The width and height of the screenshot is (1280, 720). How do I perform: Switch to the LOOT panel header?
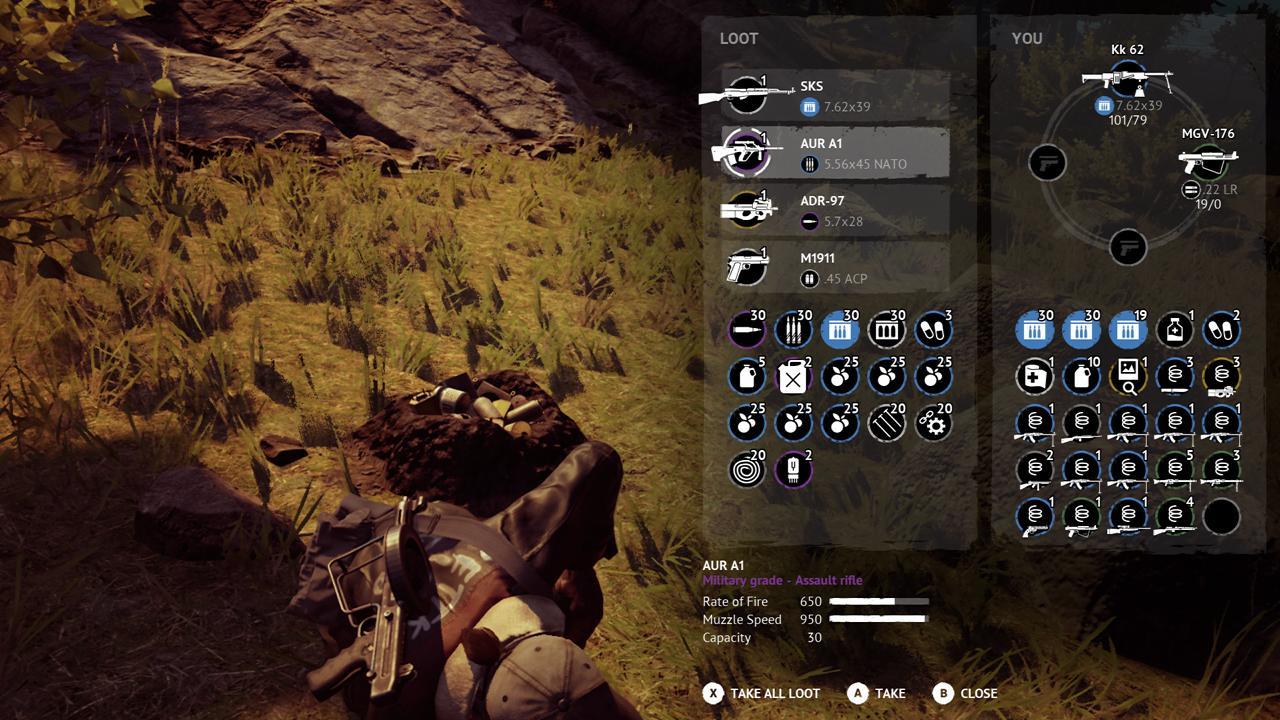point(738,38)
